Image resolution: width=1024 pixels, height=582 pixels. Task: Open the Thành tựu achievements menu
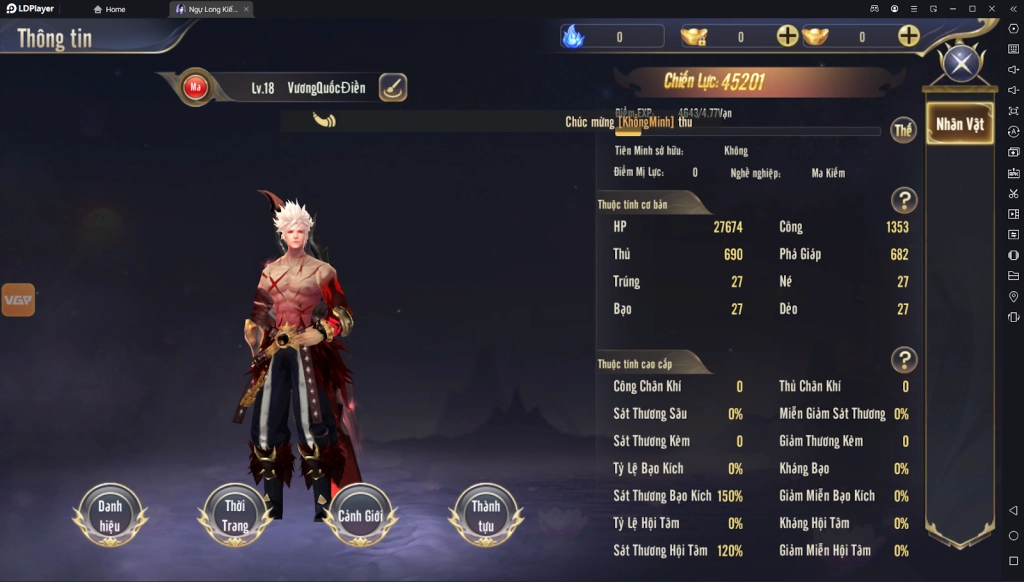pyautogui.click(x=486, y=514)
